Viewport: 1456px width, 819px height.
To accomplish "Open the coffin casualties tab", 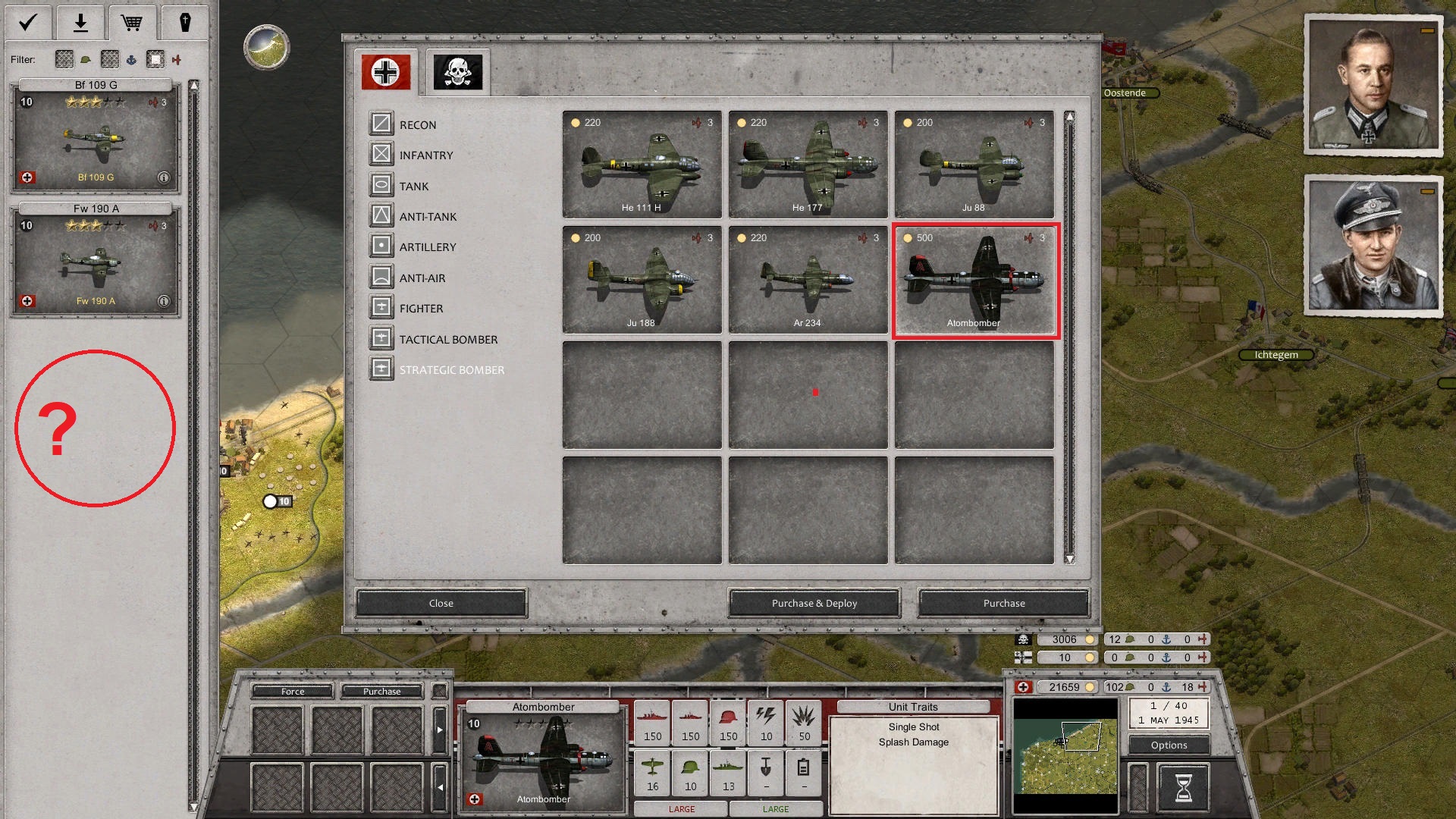I will click(x=185, y=22).
